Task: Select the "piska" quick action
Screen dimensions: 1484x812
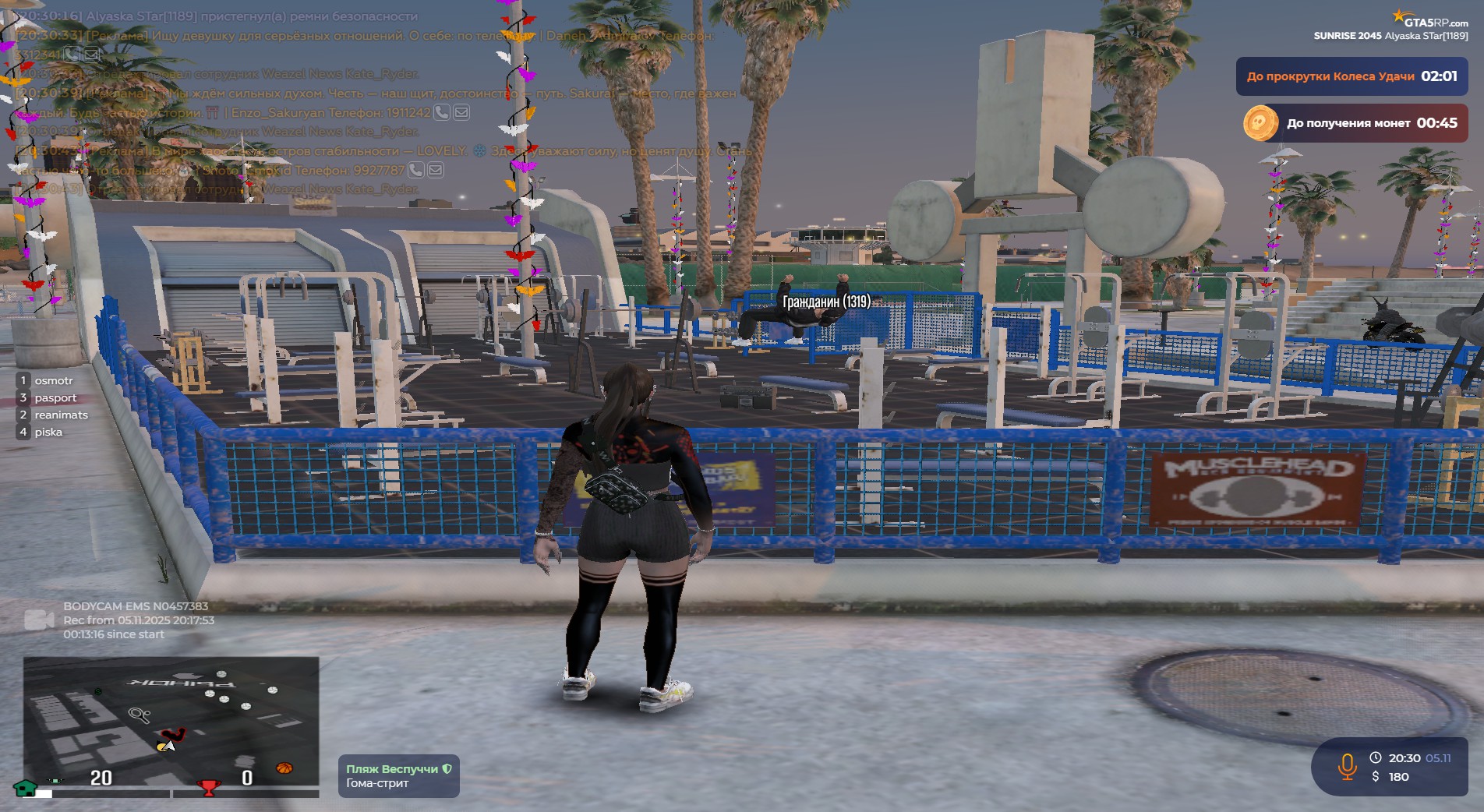Action: (48, 432)
